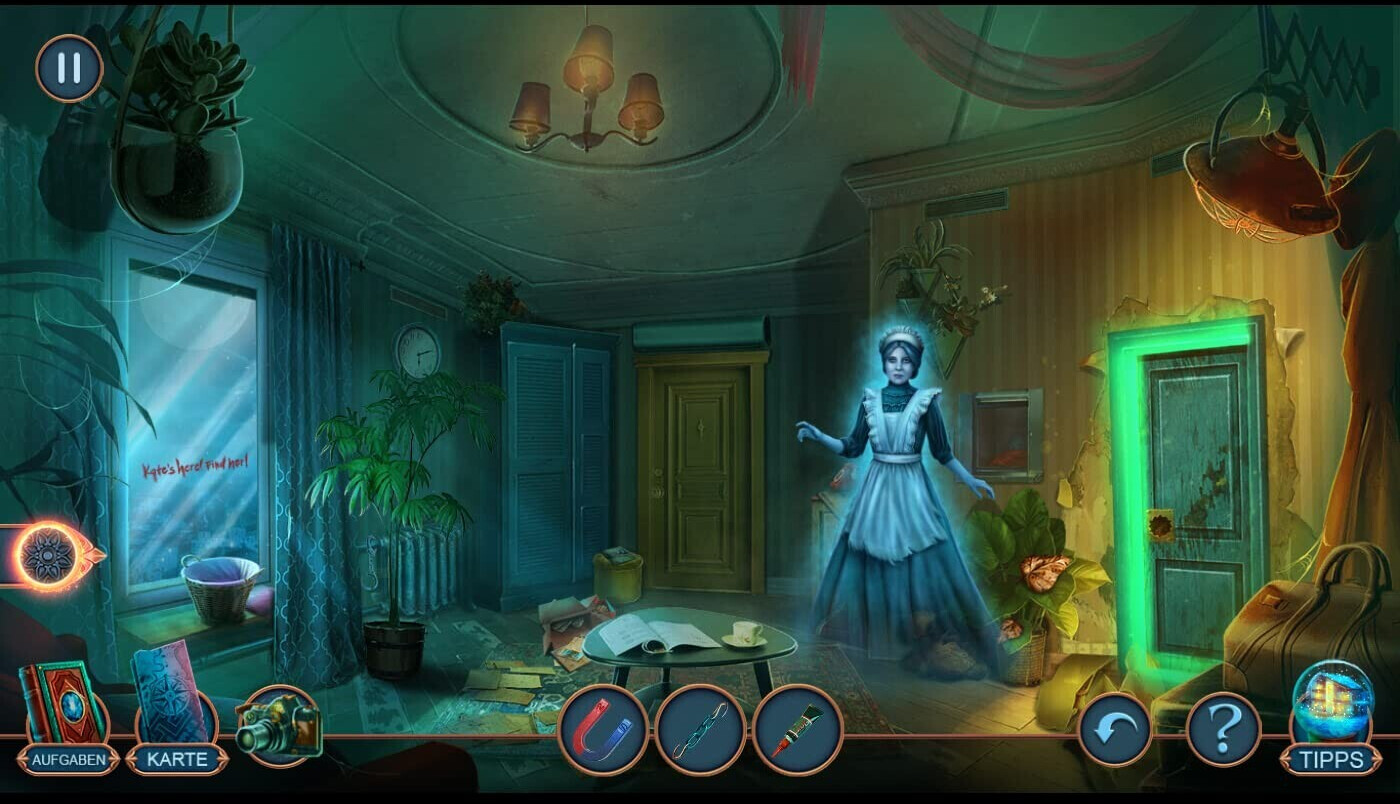The height and width of the screenshot is (804, 1400).
Task: Open help with the question mark button
Action: pos(1224,730)
